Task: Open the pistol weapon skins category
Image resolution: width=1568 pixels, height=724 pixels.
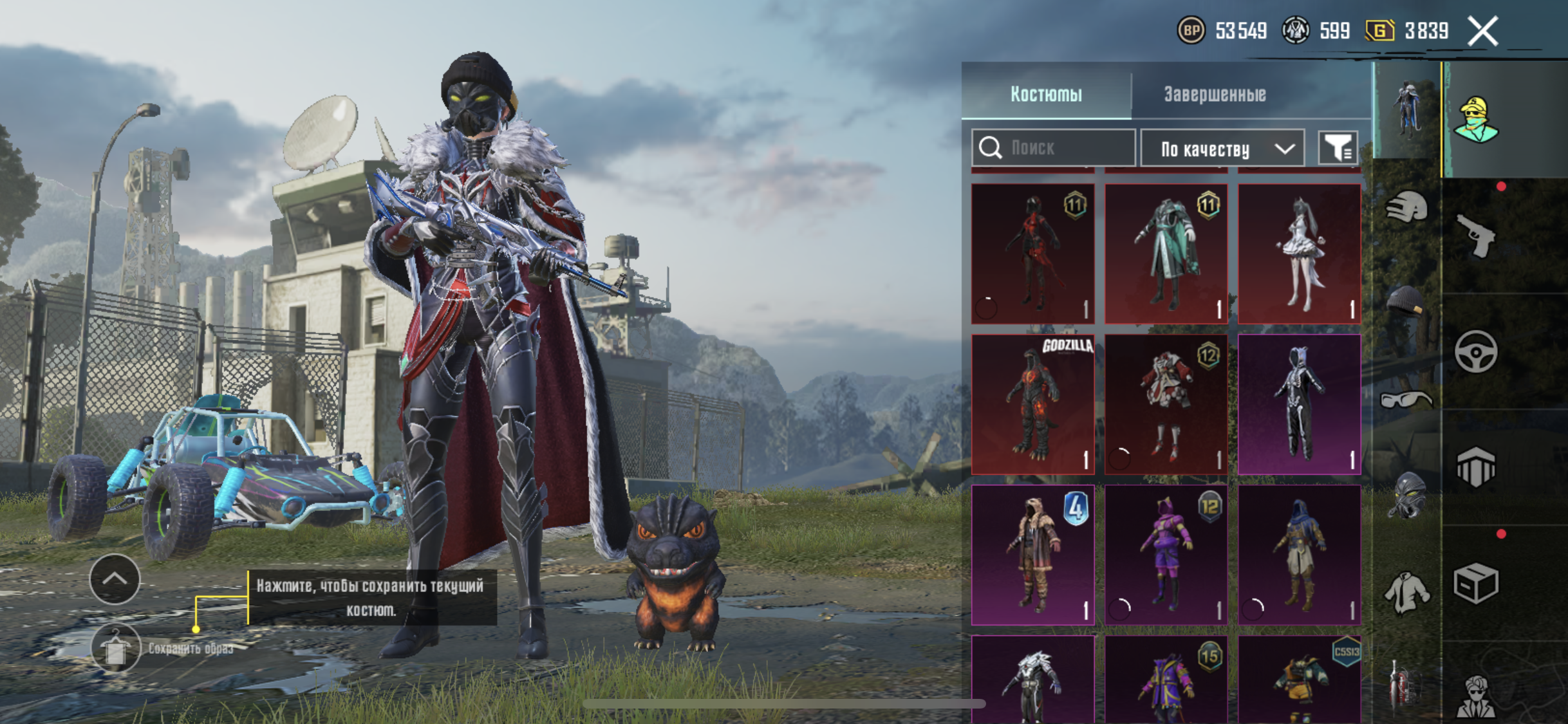Action: click(1475, 236)
